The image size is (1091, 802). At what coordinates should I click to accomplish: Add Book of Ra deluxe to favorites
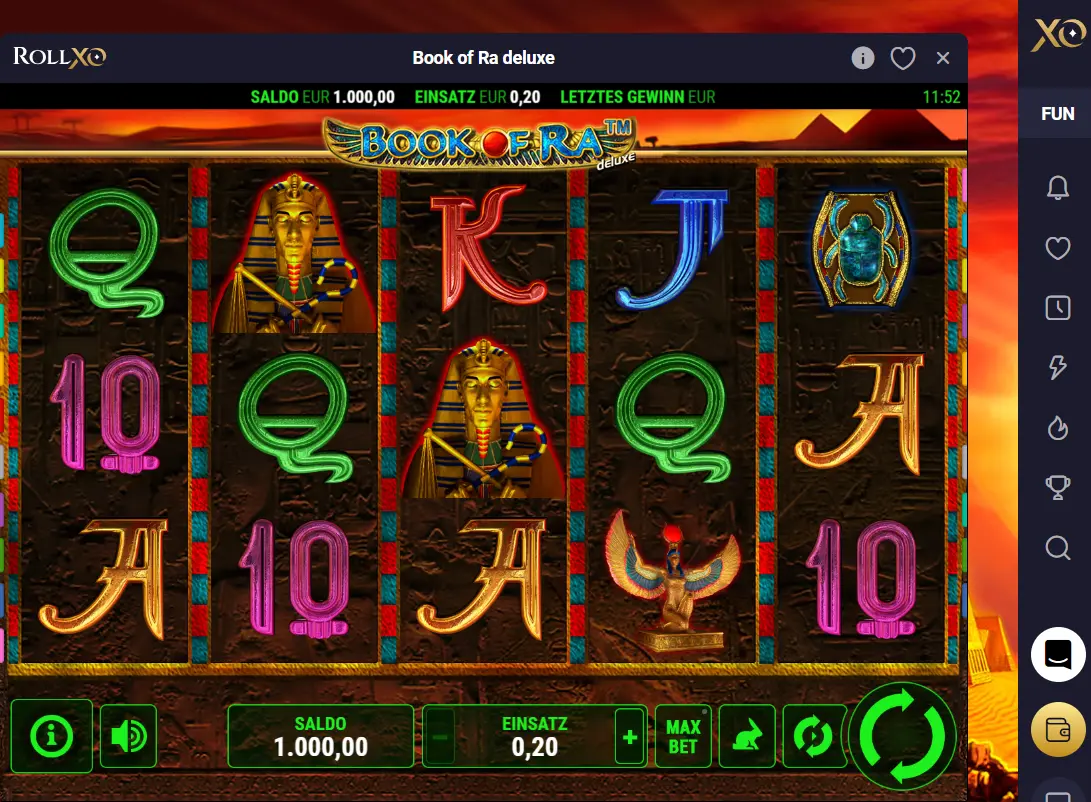coord(903,58)
